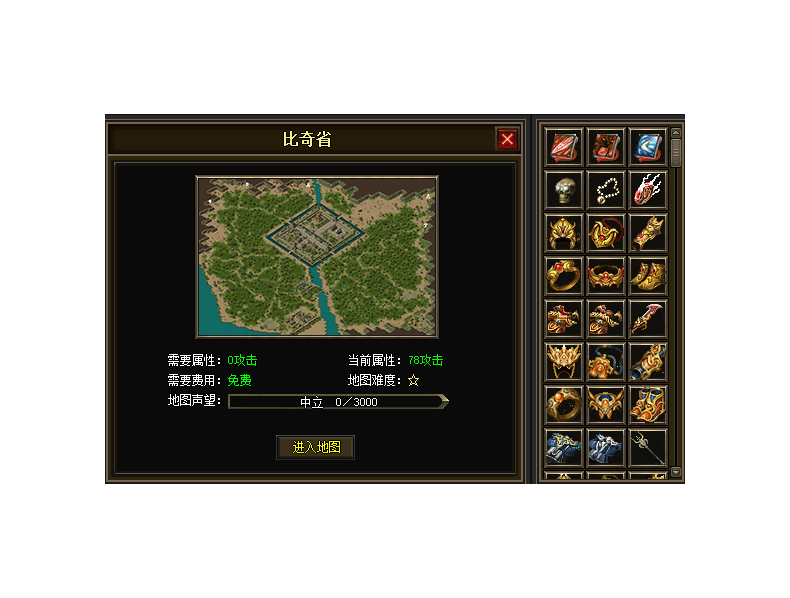Choose the pearl bead necklace slot
Screen dimensions: 790x598
point(606,190)
